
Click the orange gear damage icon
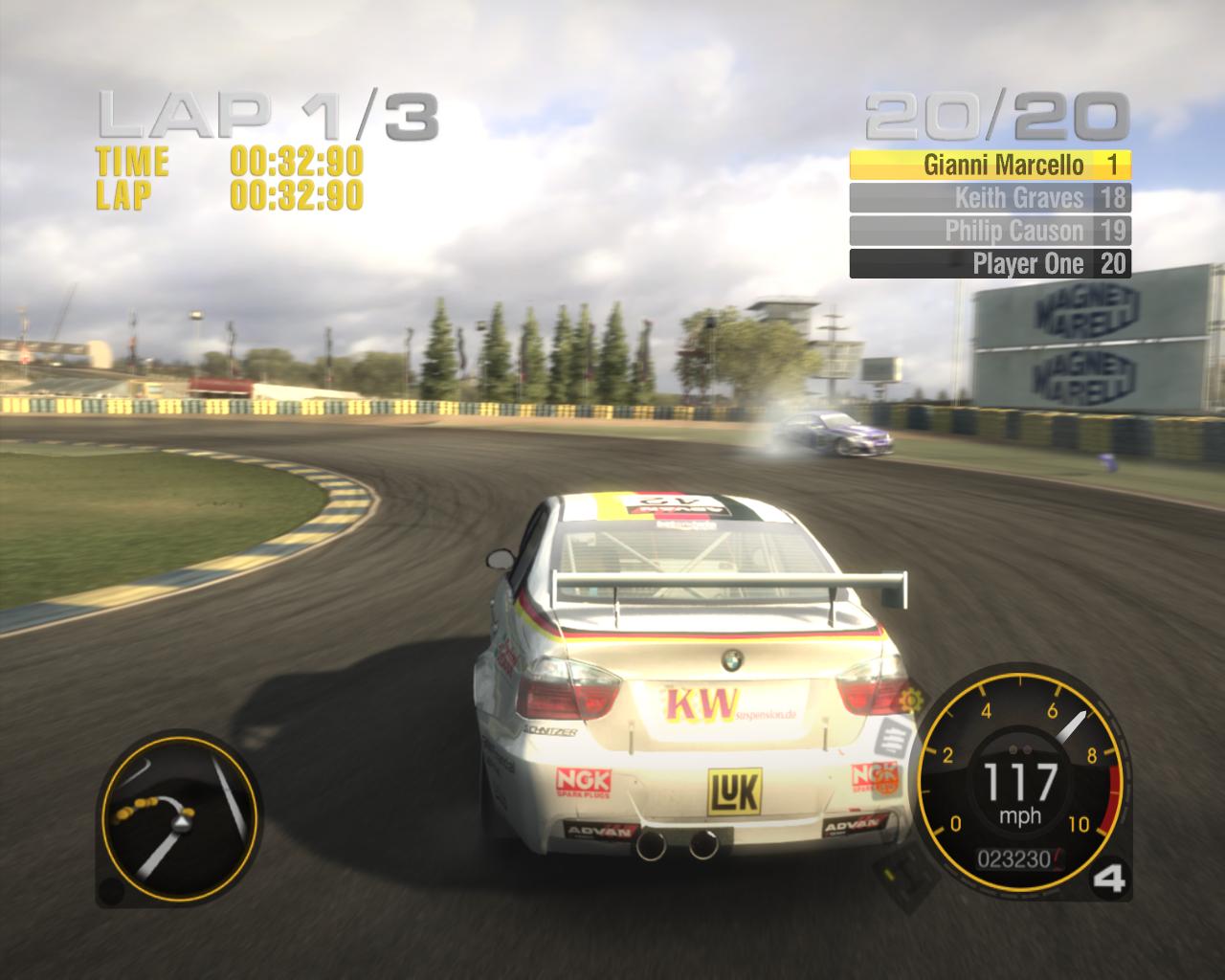[x=908, y=700]
